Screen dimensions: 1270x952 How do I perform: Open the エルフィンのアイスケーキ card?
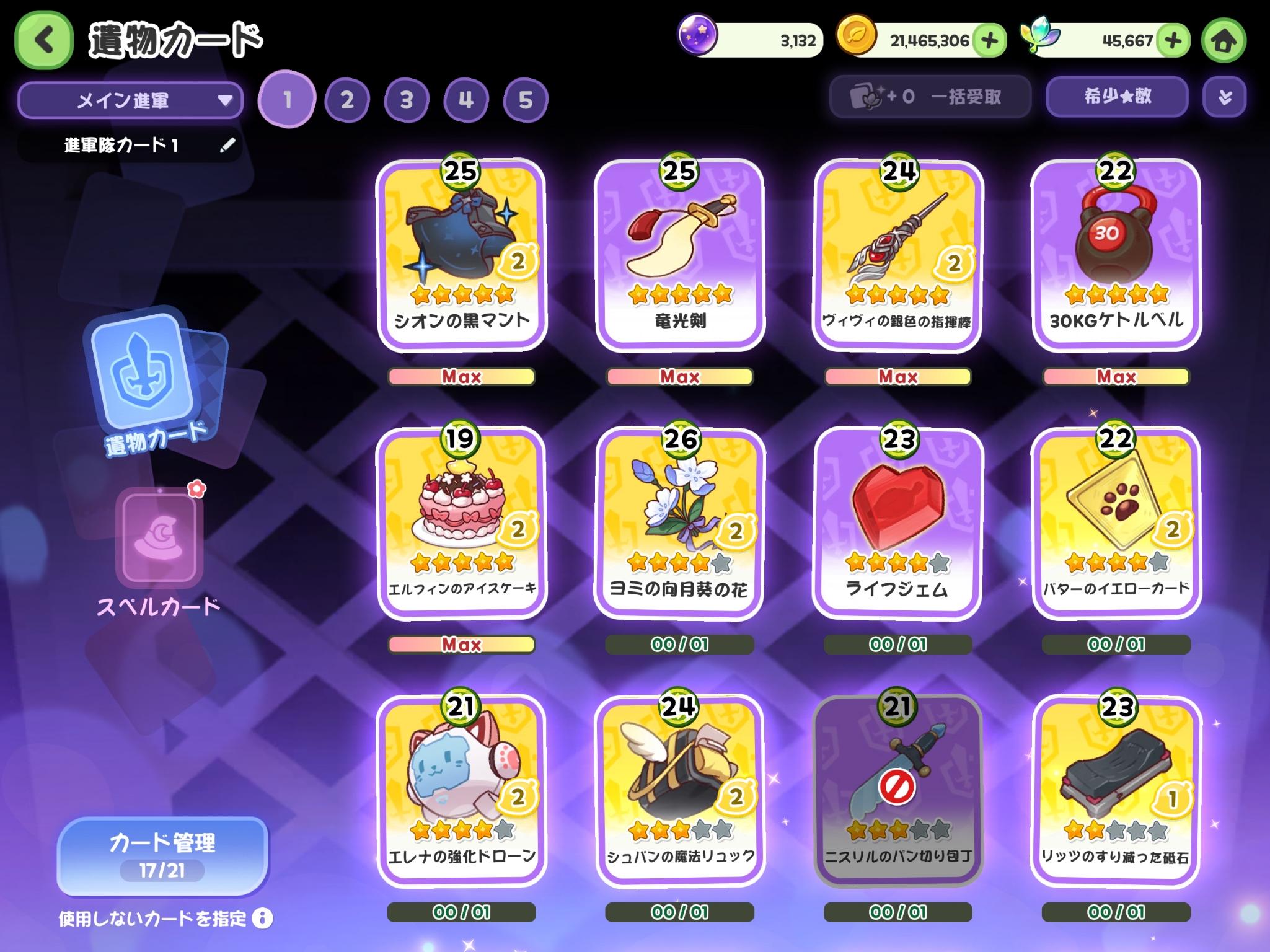coord(462,524)
